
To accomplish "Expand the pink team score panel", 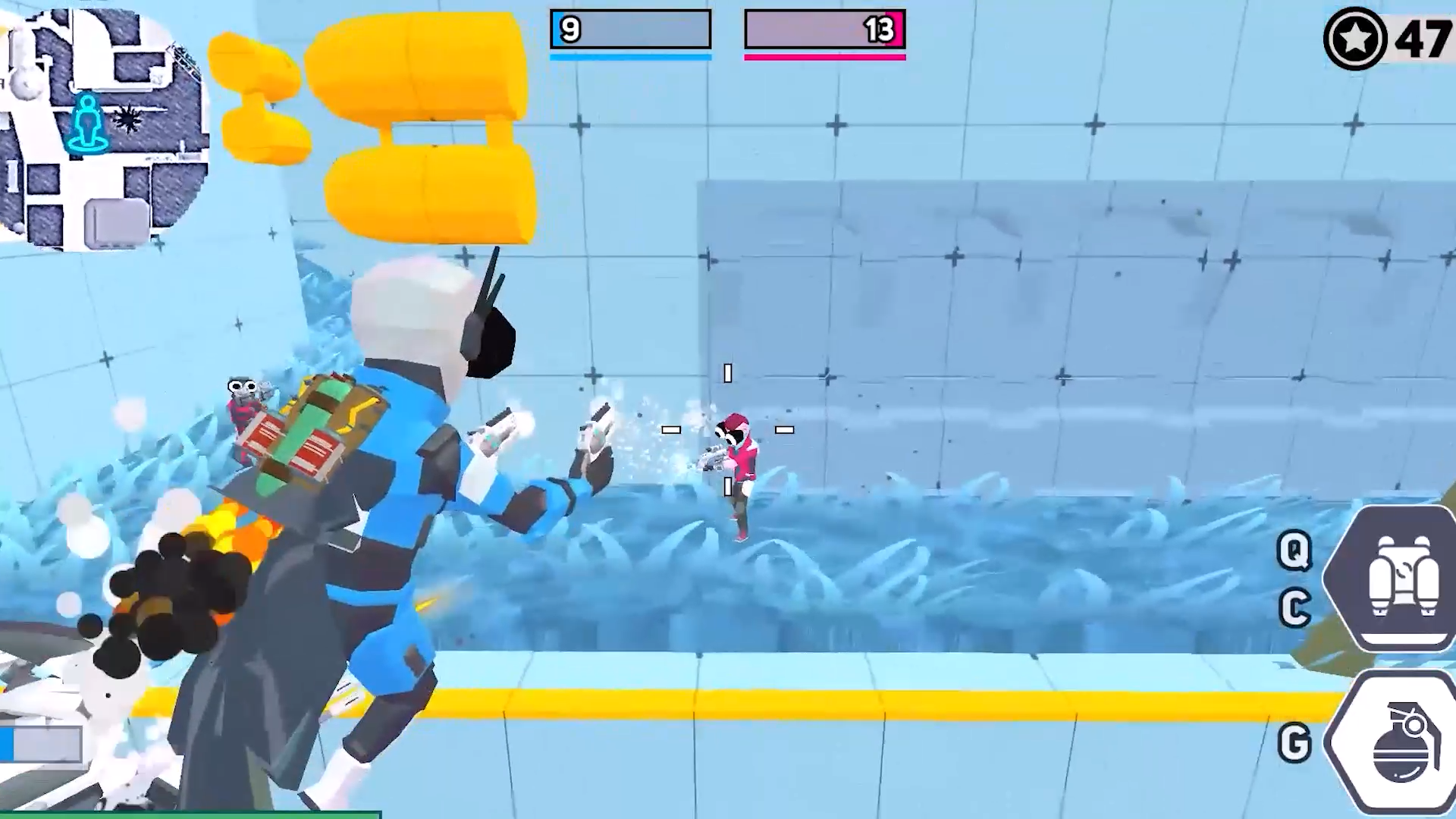I will (825, 30).
